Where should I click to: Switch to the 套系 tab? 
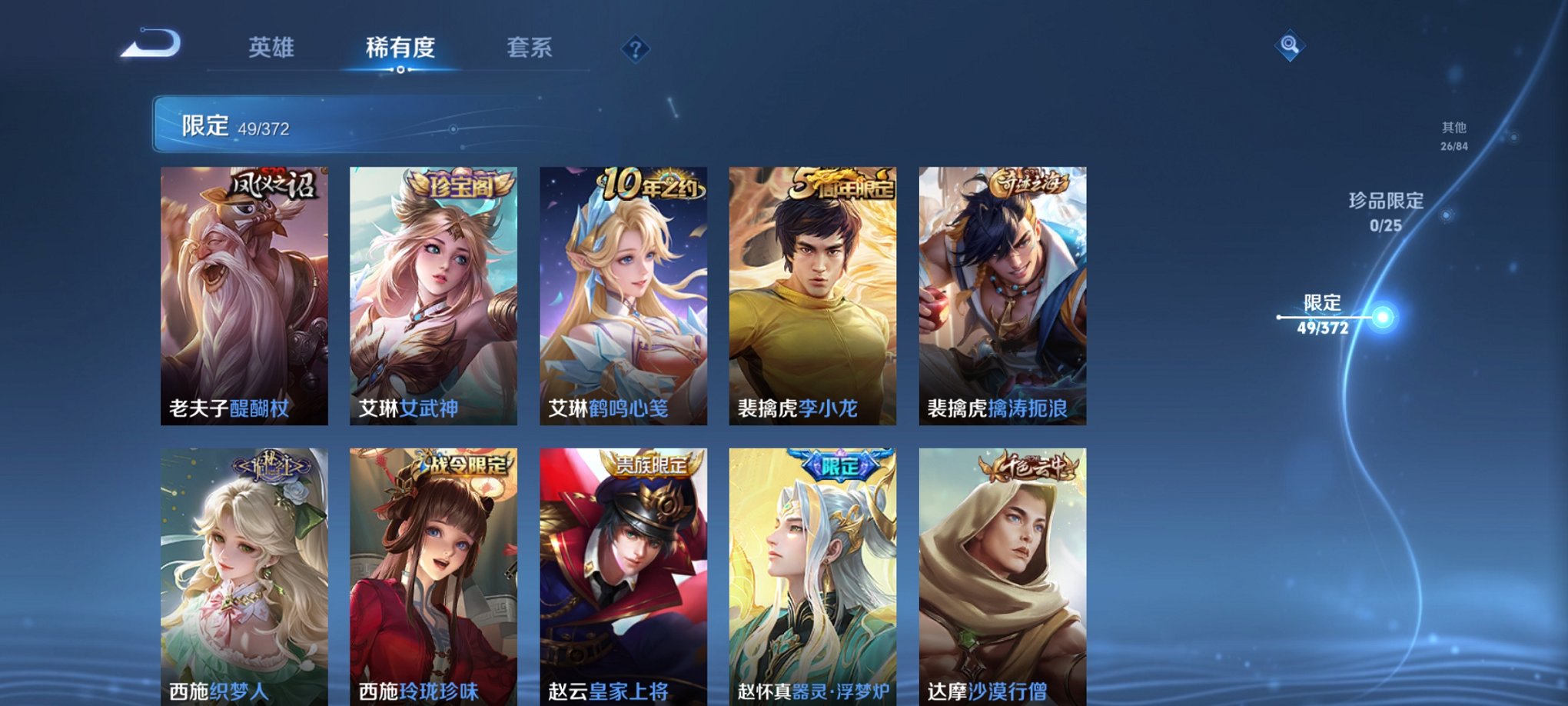(x=530, y=46)
